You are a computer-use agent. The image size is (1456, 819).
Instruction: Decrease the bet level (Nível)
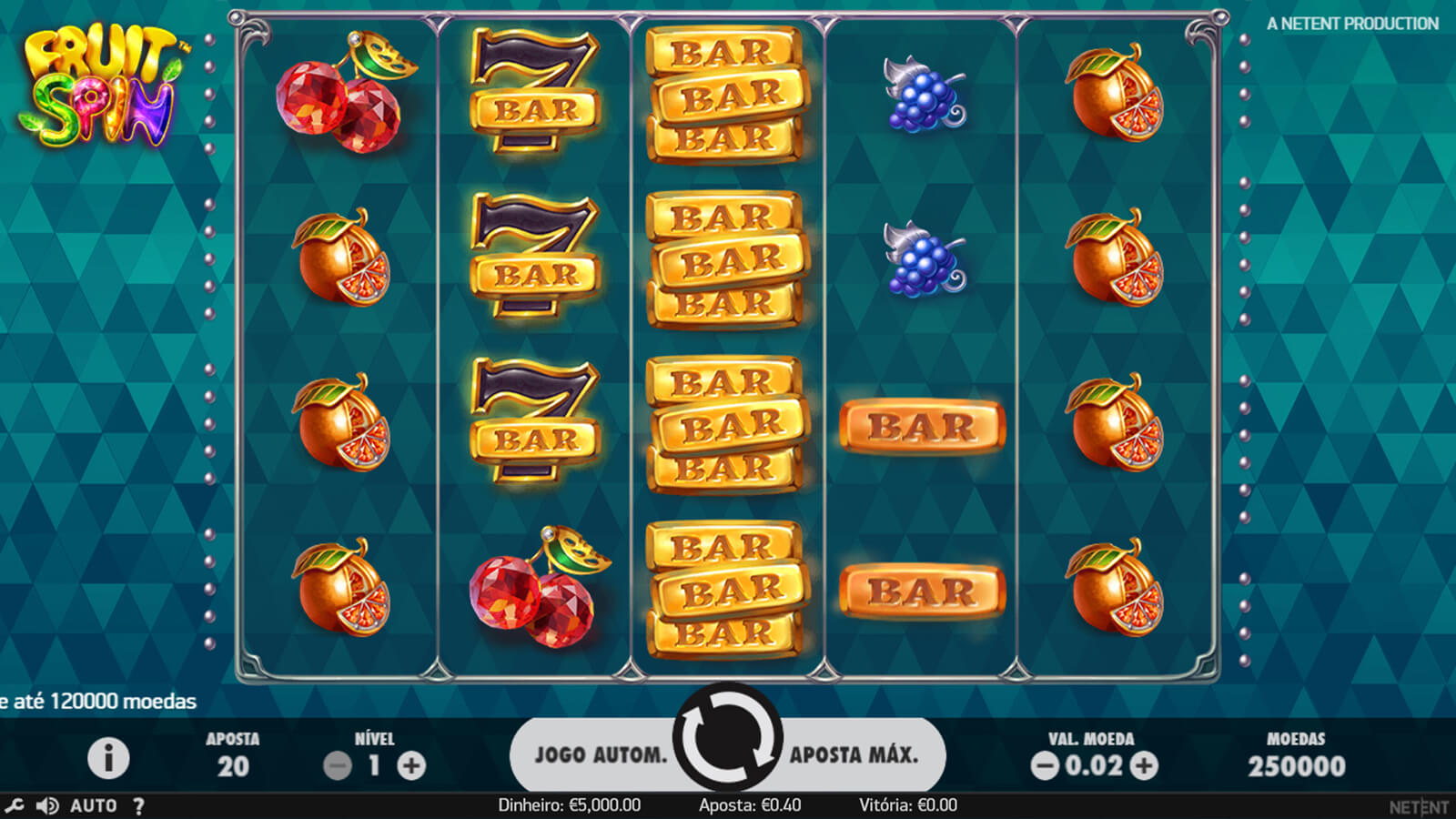[338, 766]
